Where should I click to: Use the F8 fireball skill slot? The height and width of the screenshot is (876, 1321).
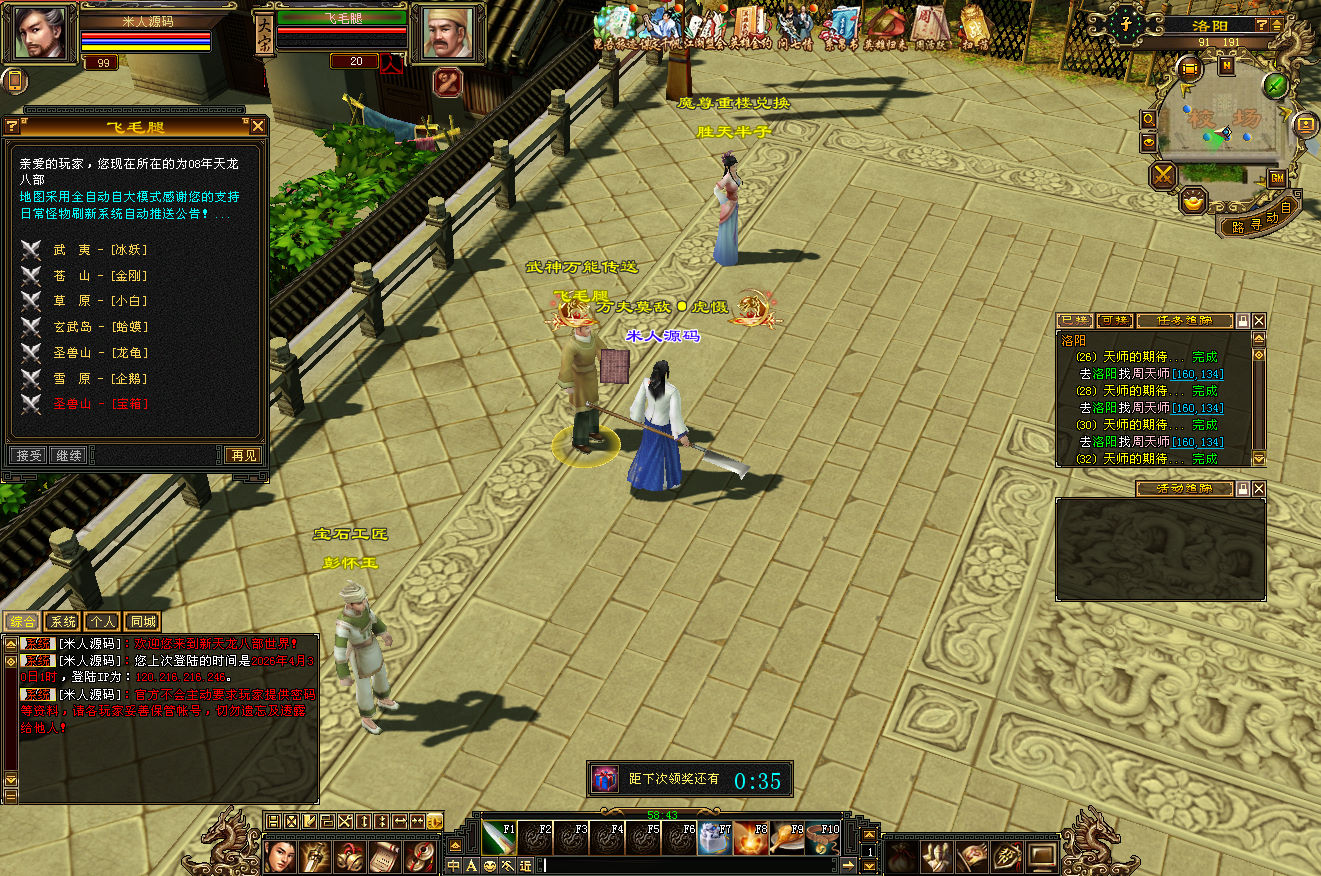coord(751,838)
